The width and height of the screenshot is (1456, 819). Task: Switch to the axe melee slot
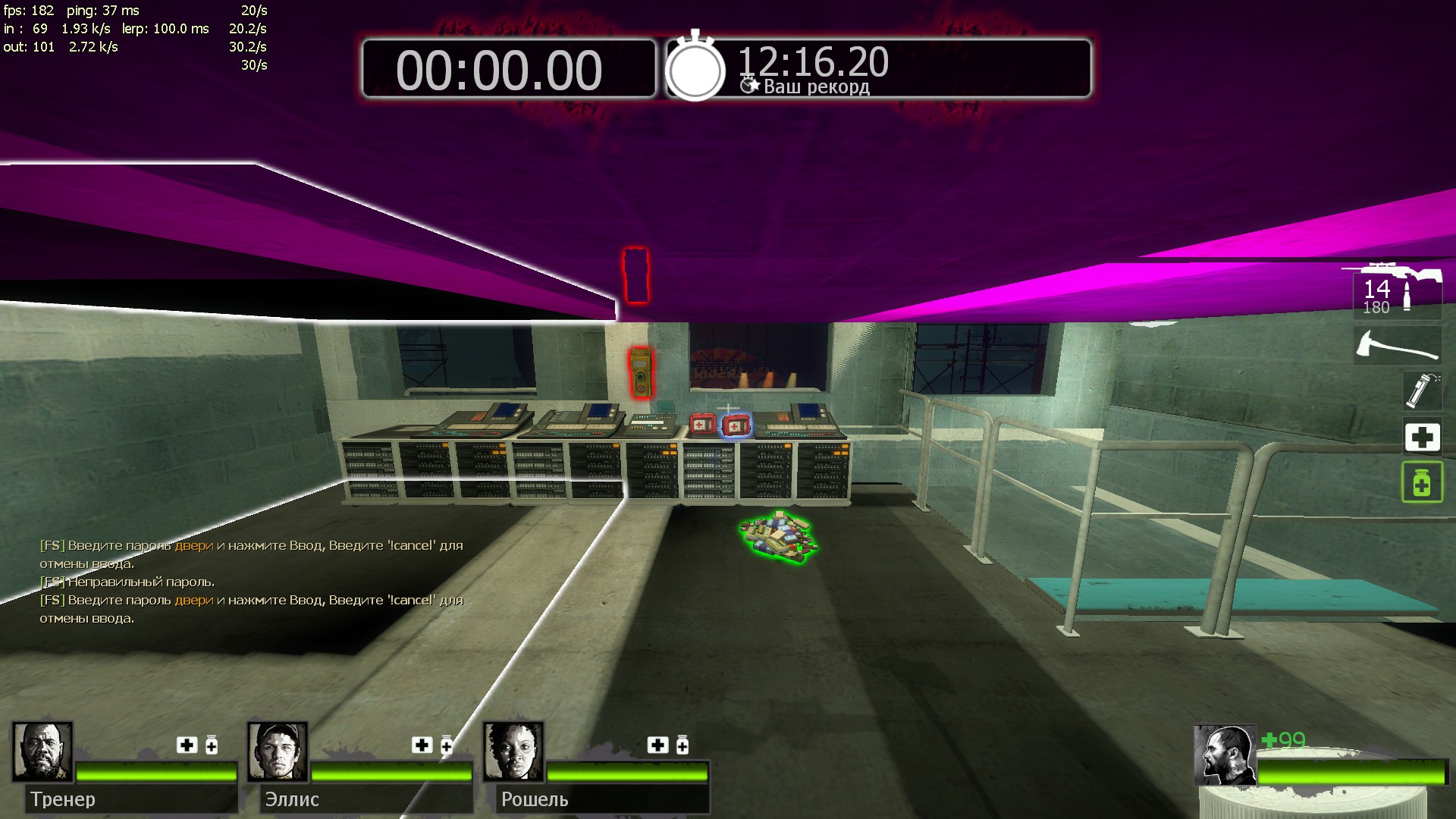[x=1397, y=346]
